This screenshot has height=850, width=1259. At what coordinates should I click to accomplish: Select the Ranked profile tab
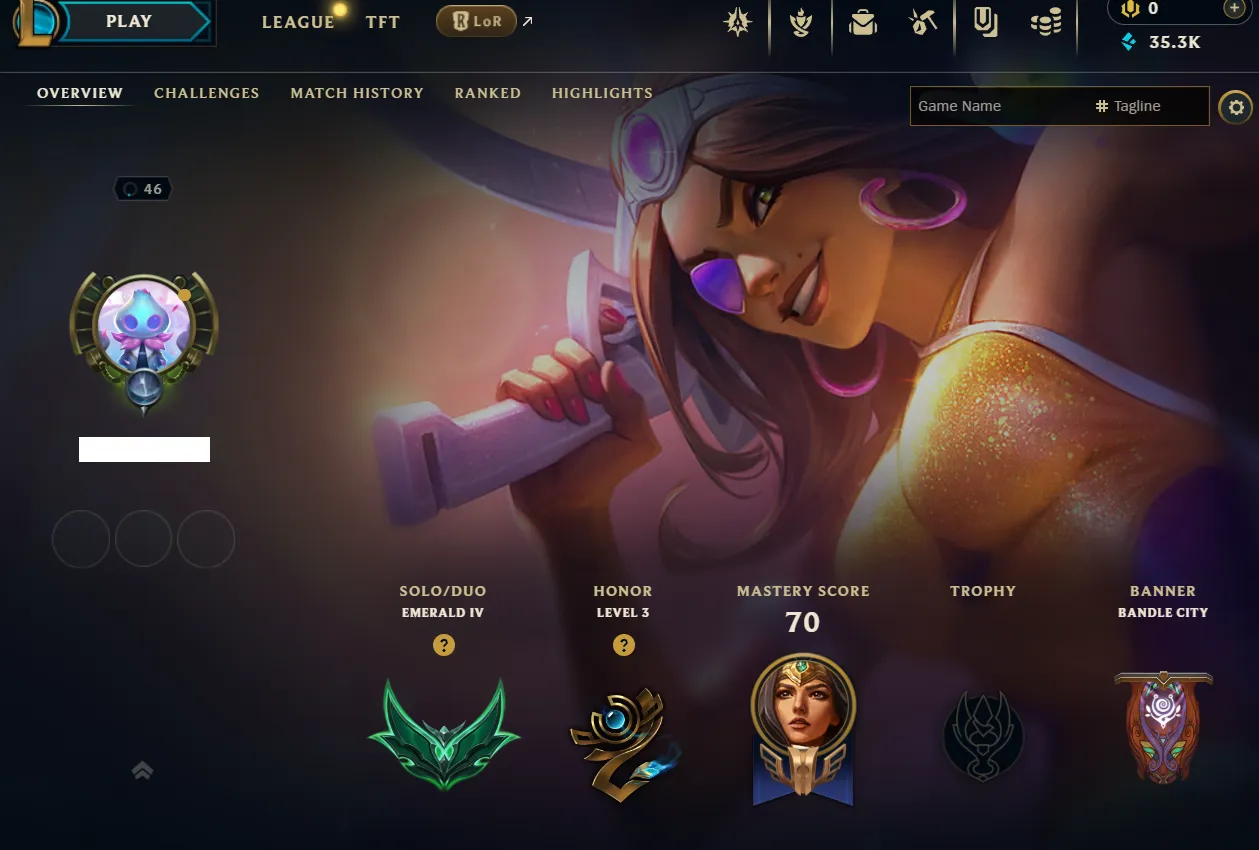tap(487, 93)
